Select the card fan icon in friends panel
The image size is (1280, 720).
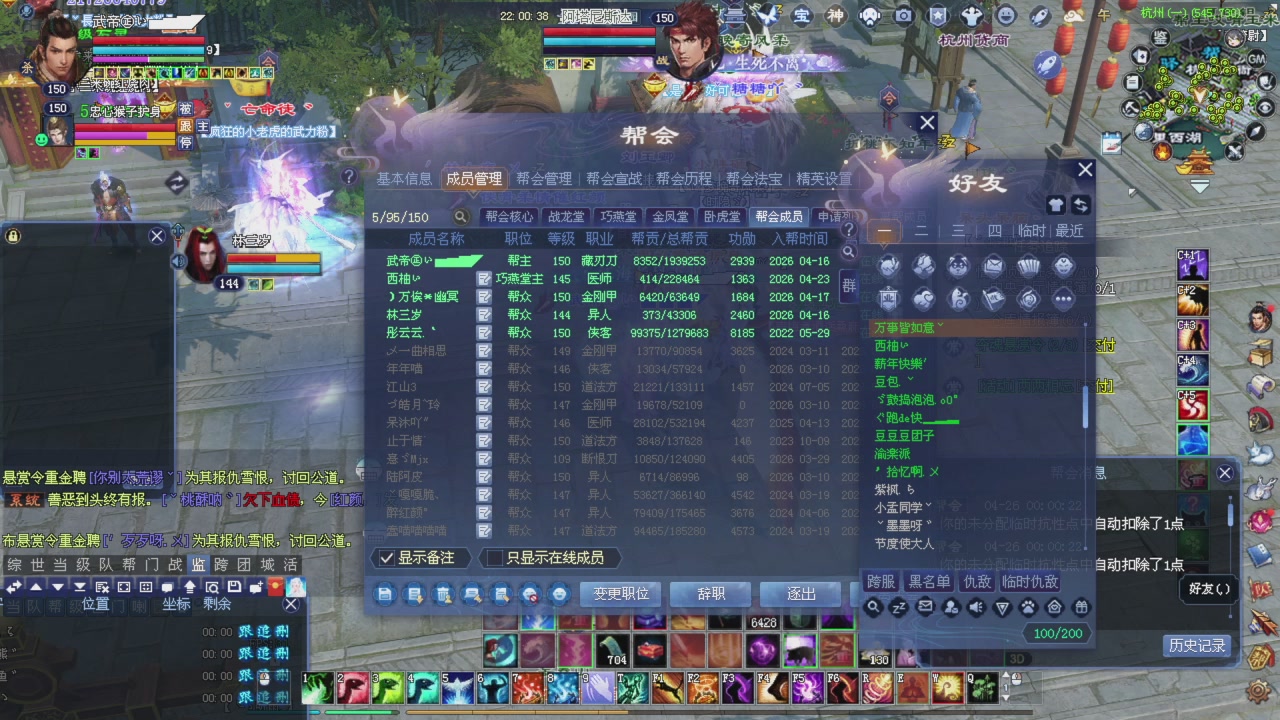click(x=1028, y=267)
